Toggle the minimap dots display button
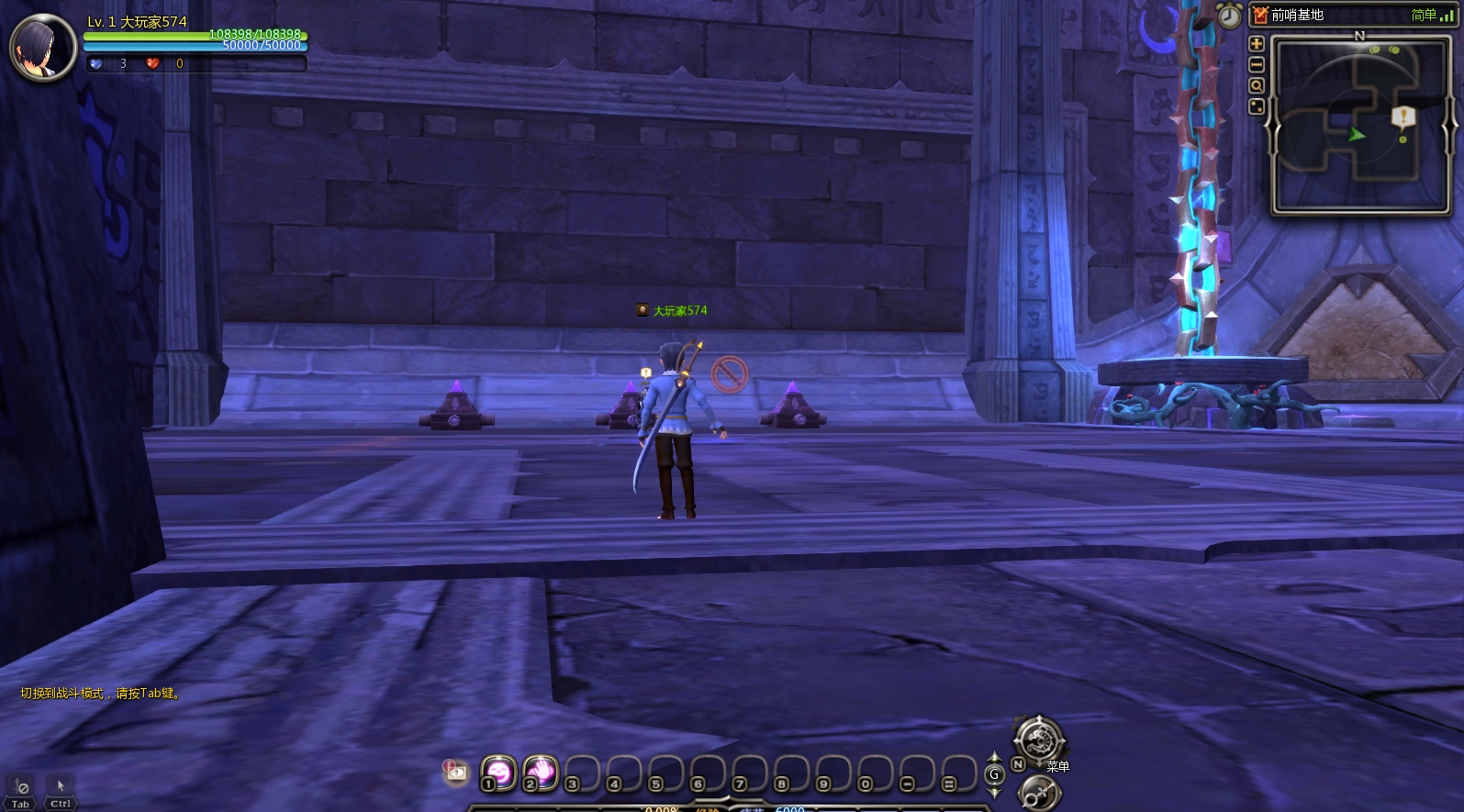This screenshot has width=1464, height=812. 1257,107
